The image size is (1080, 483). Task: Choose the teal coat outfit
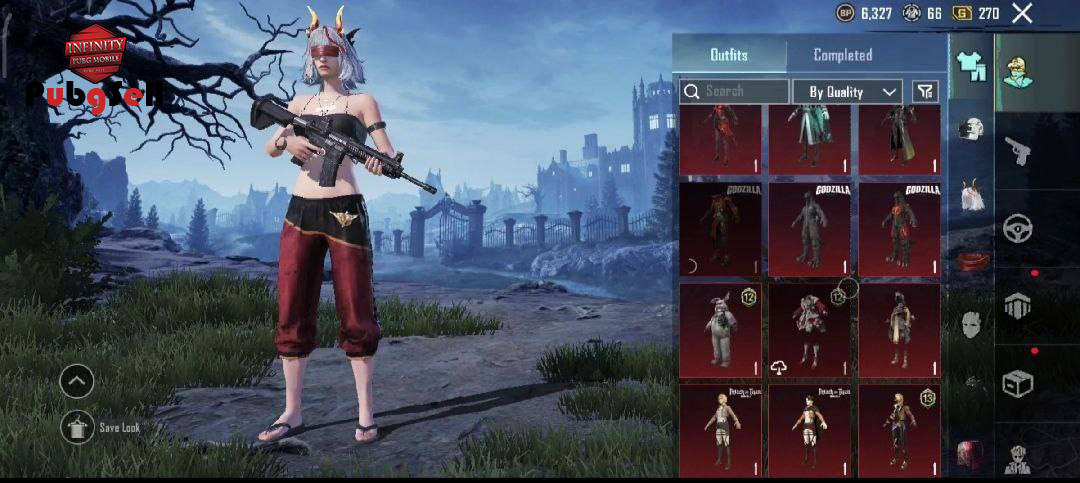[809, 140]
